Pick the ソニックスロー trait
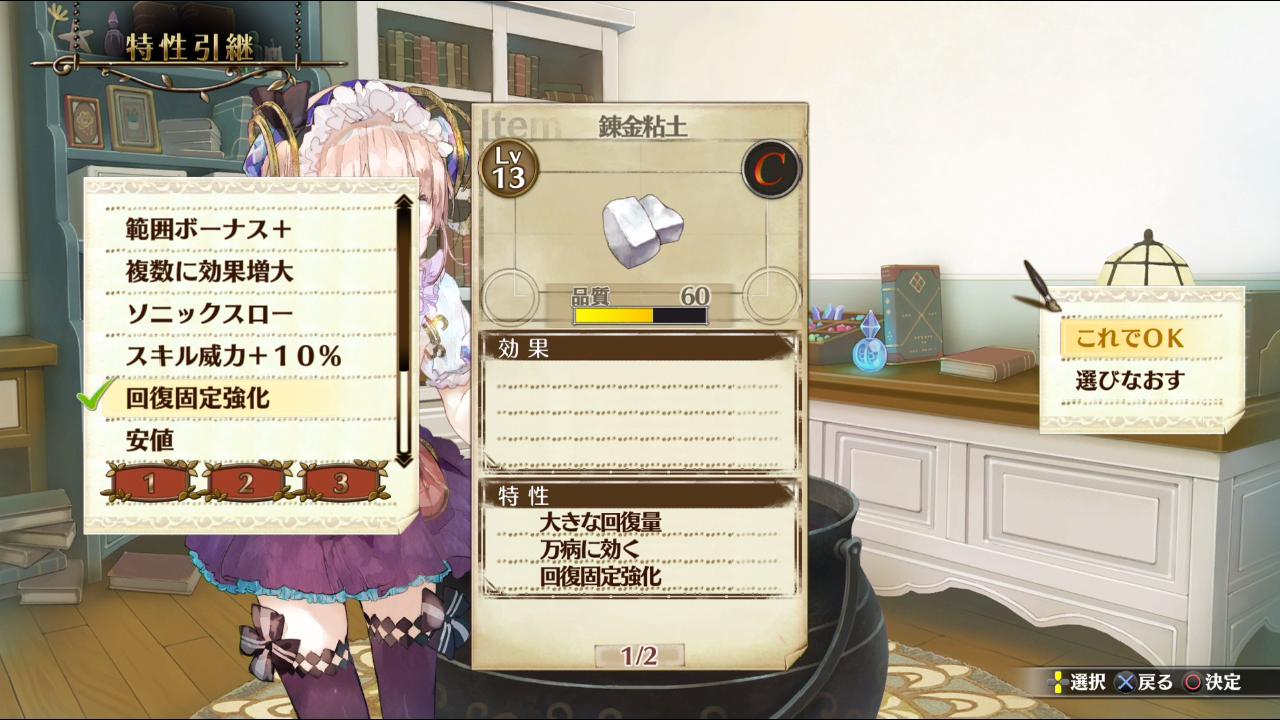1280x720 pixels. 209,313
